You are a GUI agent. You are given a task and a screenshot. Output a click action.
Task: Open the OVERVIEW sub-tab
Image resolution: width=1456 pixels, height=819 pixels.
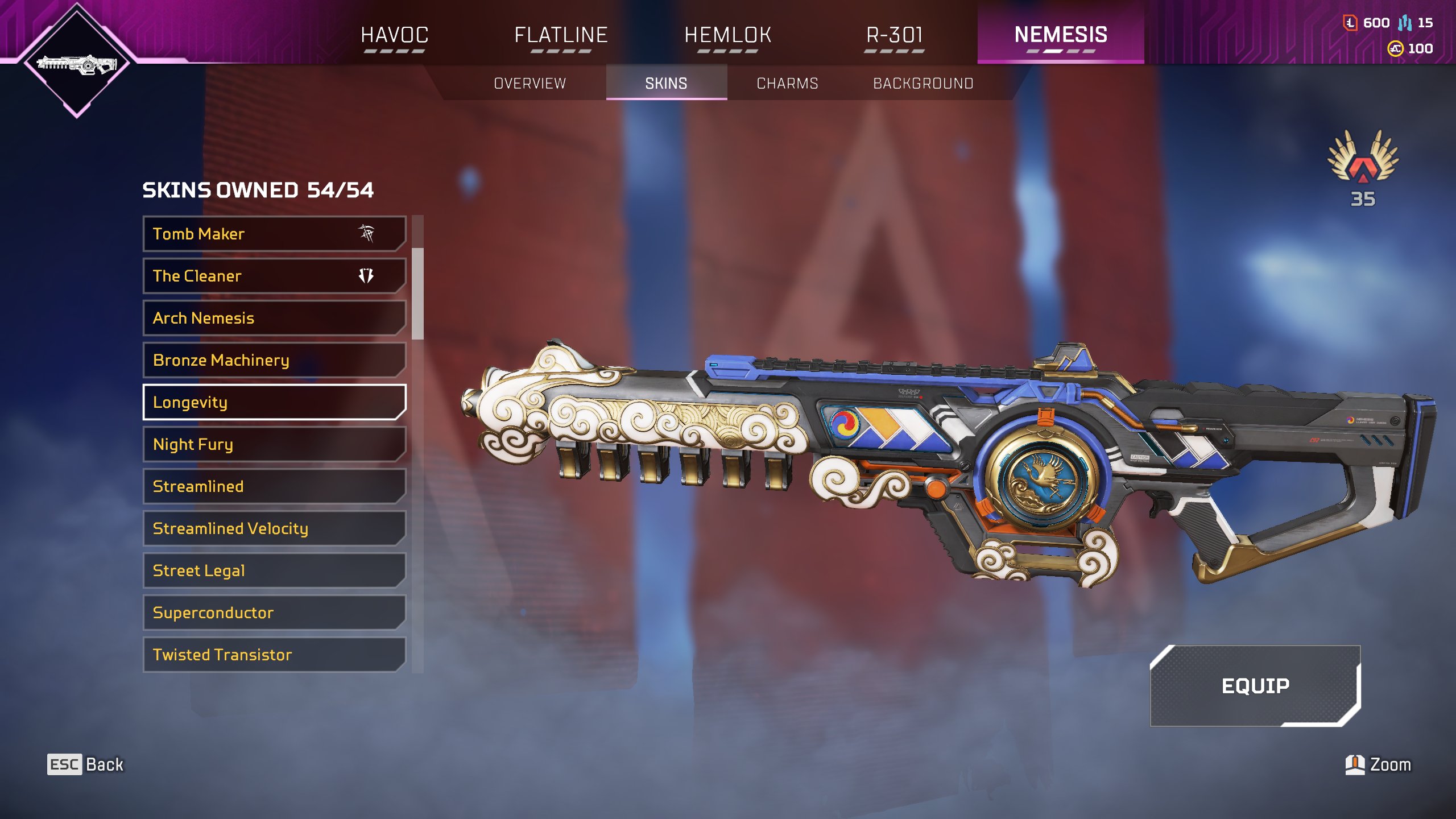(x=530, y=84)
